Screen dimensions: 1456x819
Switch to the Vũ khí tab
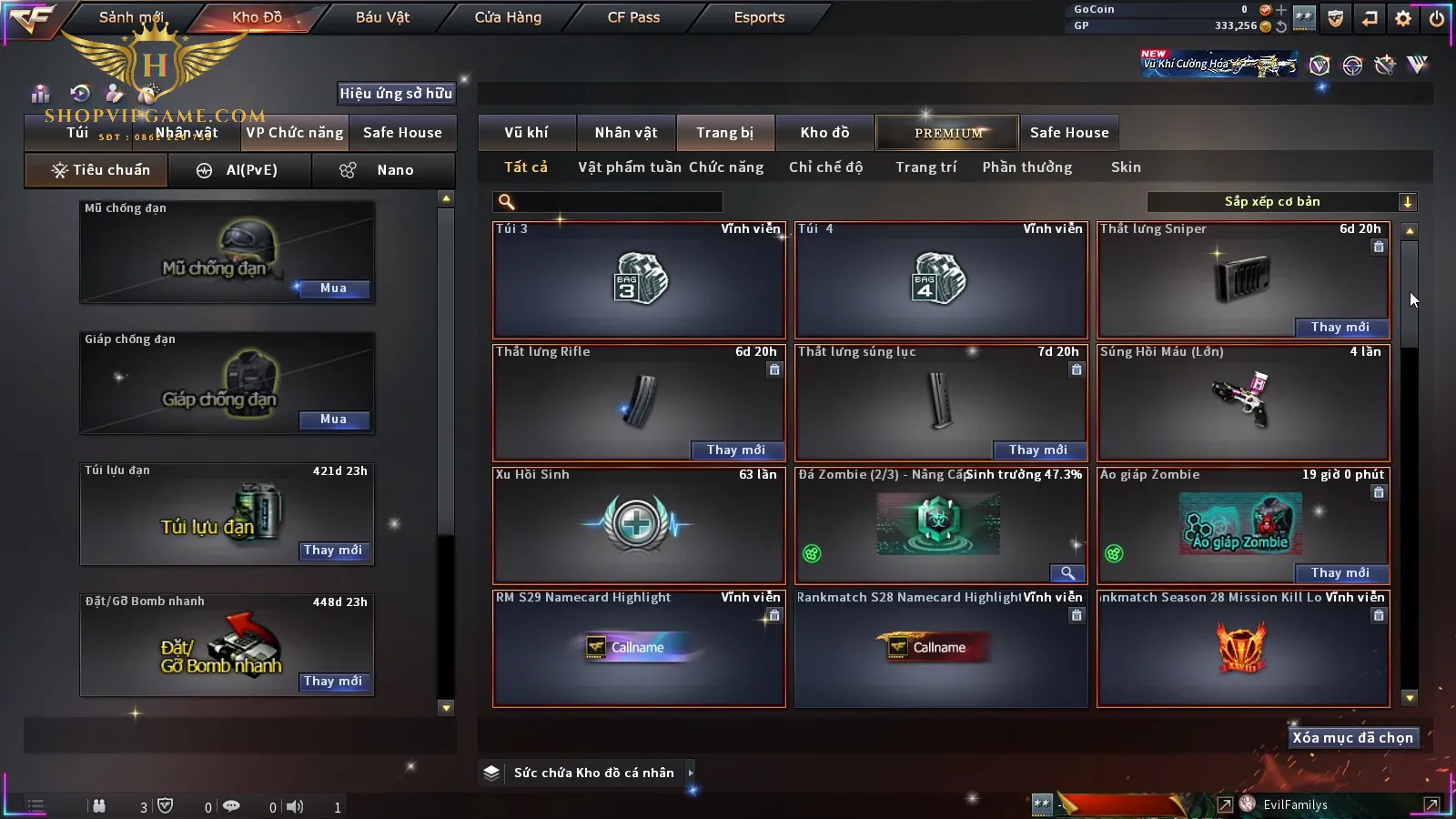pos(526,133)
